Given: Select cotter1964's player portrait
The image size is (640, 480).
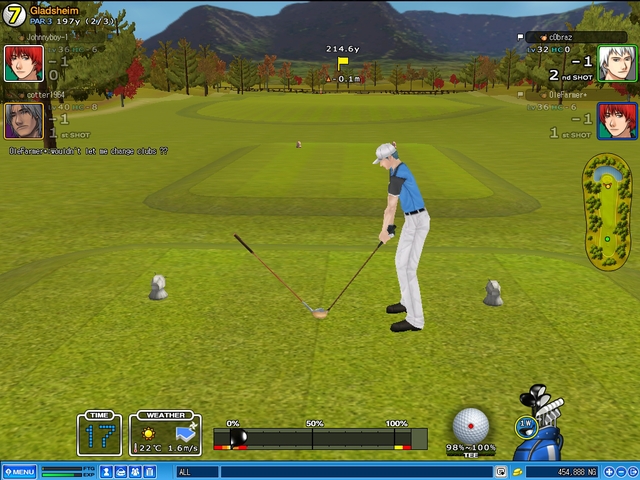Looking at the screenshot, I should (x=23, y=121).
